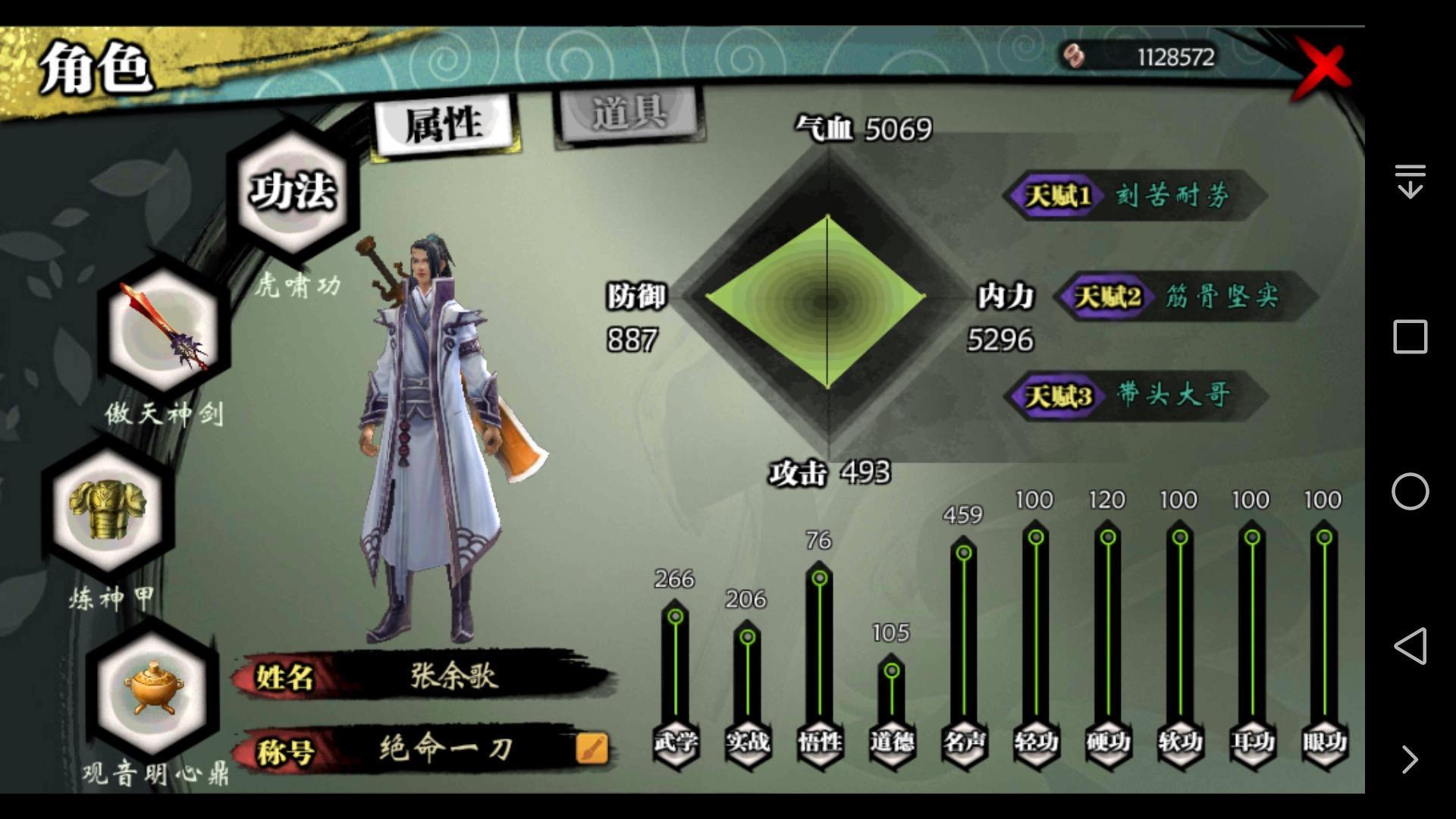Switch to the 属性 attributes tab
The height and width of the screenshot is (819, 1456).
tap(444, 124)
